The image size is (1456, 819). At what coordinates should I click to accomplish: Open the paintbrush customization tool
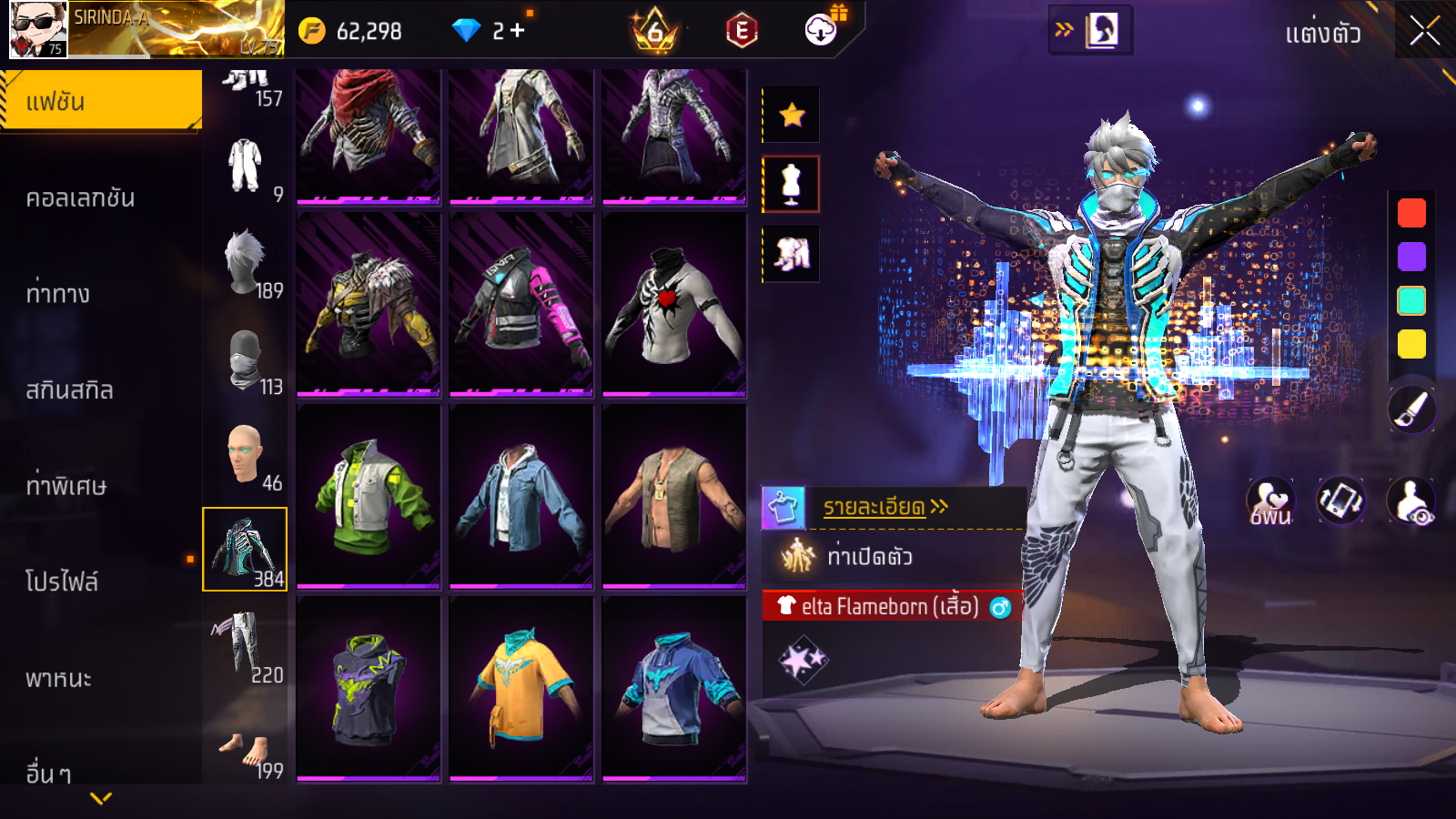click(1411, 409)
